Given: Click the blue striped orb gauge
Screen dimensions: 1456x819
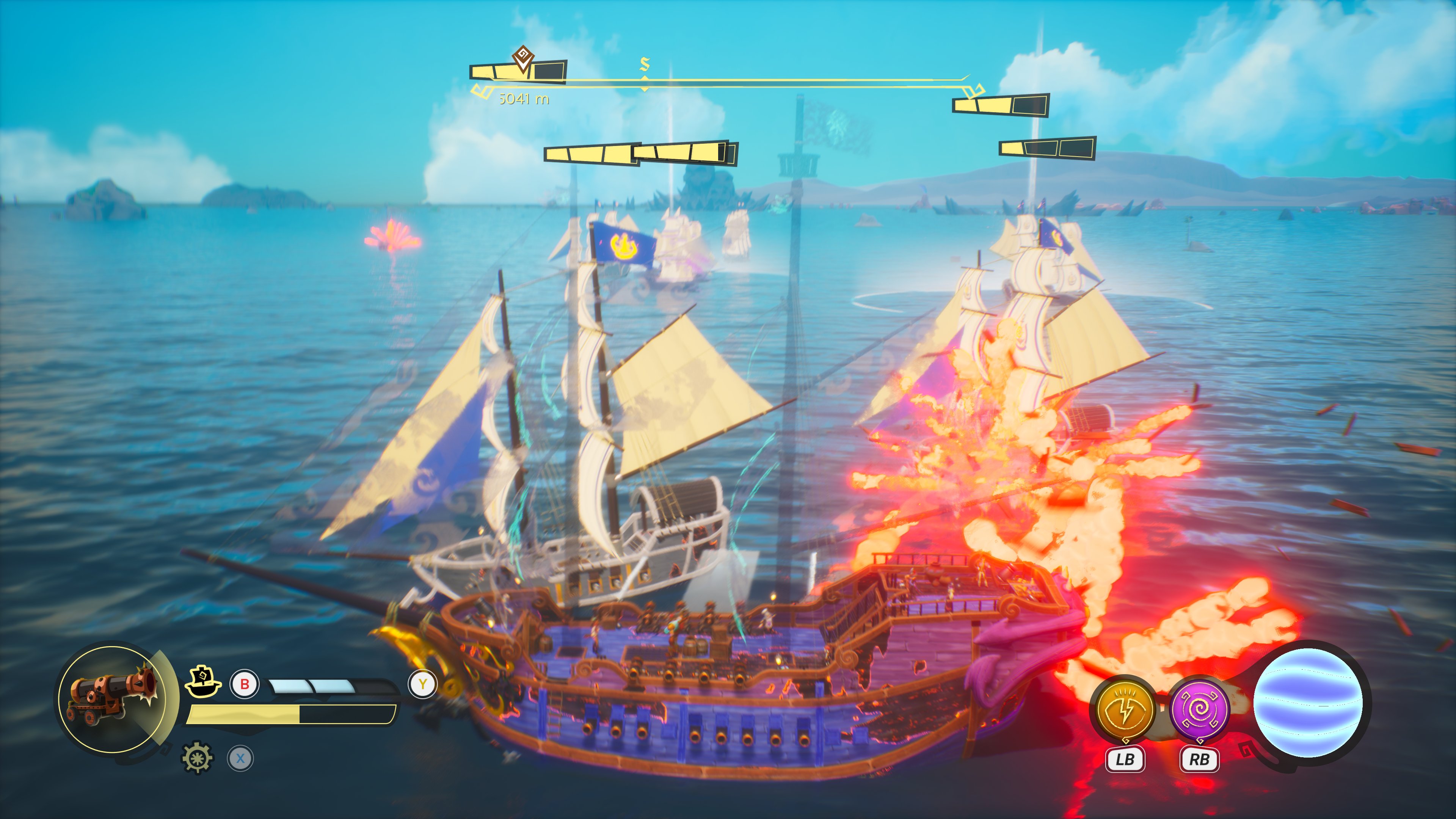Looking at the screenshot, I should [1308, 703].
